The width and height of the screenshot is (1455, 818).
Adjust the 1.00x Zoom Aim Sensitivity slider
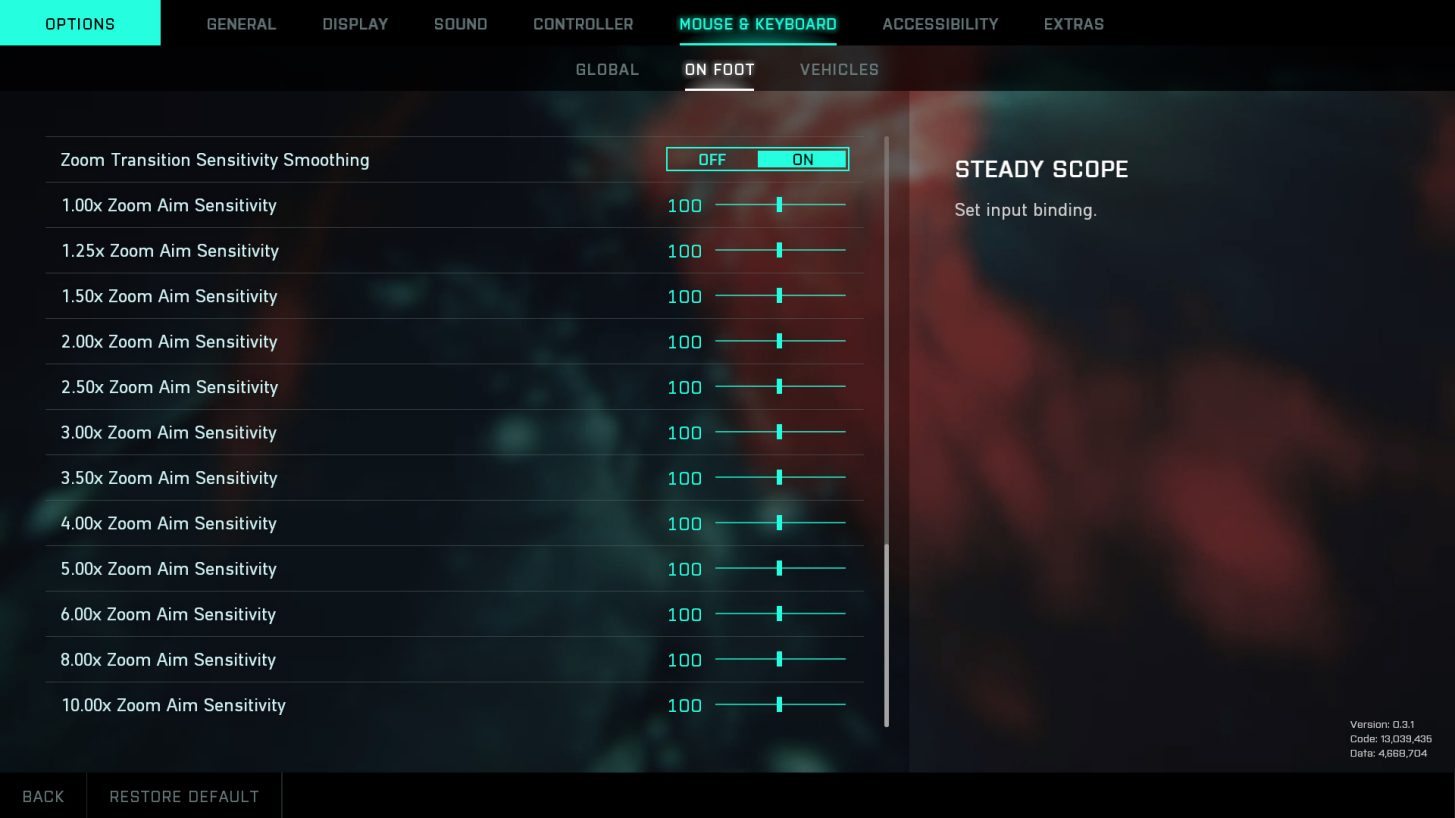coord(779,205)
